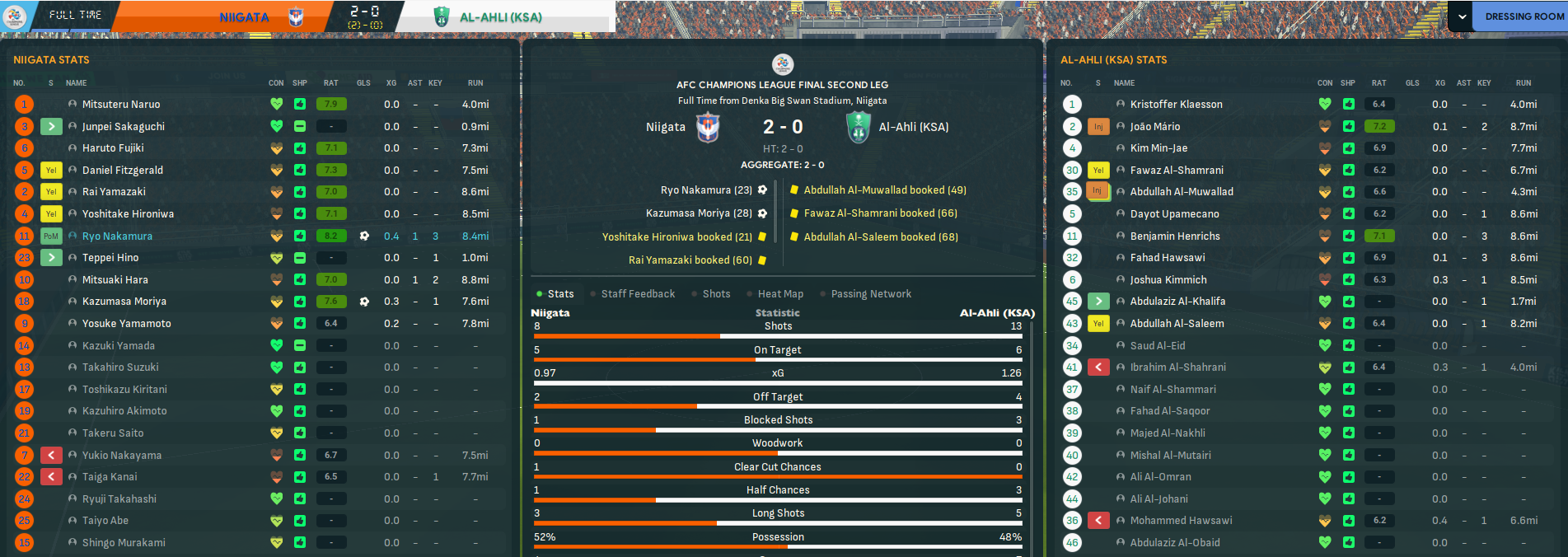This screenshot has width=1568, height=557.
Task: Open Kristoffer Klaesson's profile
Action: pyautogui.click(x=1176, y=105)
